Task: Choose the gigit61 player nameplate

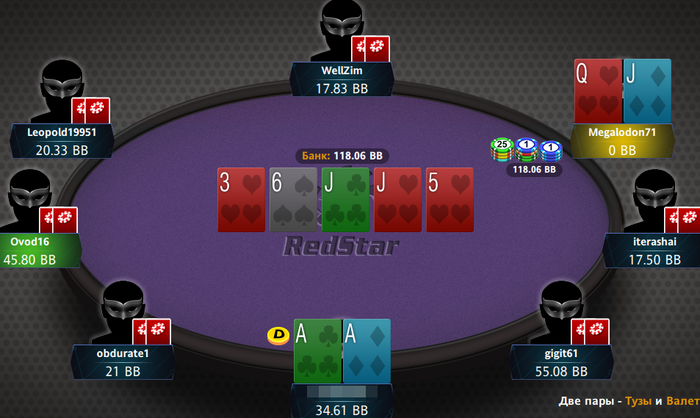Action: tap(560, 362)
